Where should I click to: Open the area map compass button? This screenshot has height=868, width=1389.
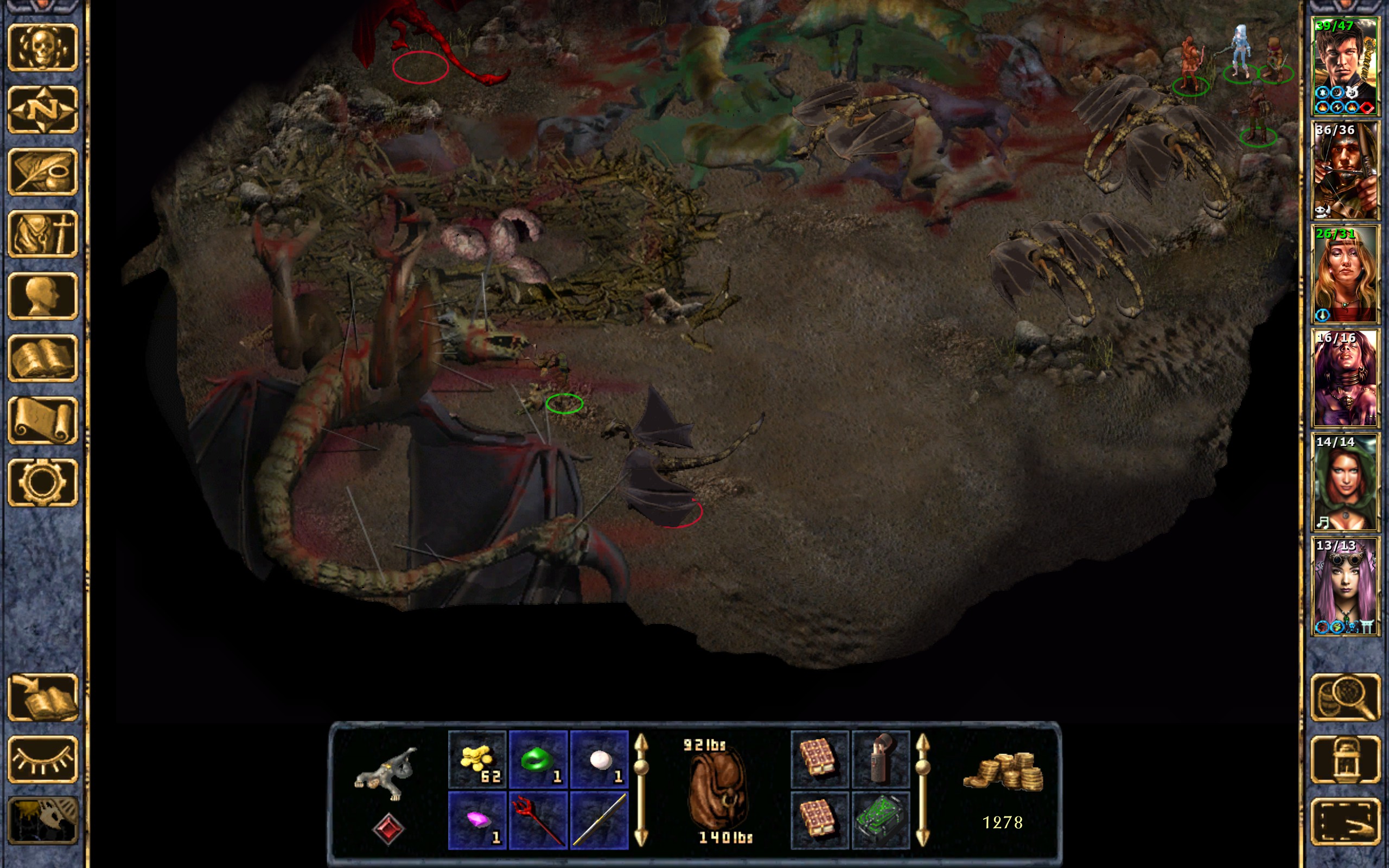(x=42, y=110)
